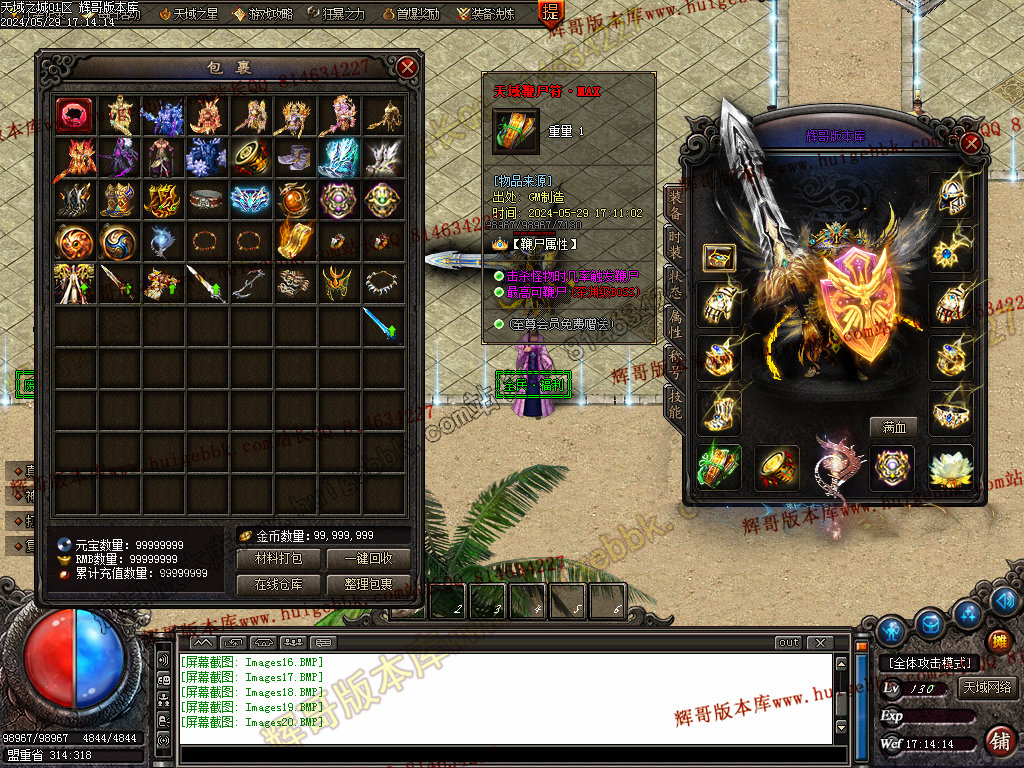Choose 装备洗炼 equipment refining
Screen dimensions: 1024x768
(486, 14)
